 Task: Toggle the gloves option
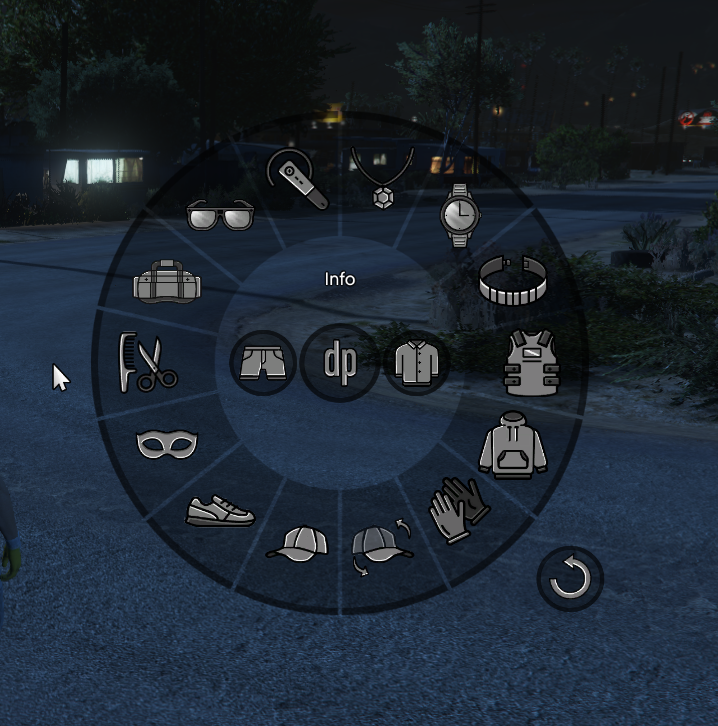(x=458, y=508)
